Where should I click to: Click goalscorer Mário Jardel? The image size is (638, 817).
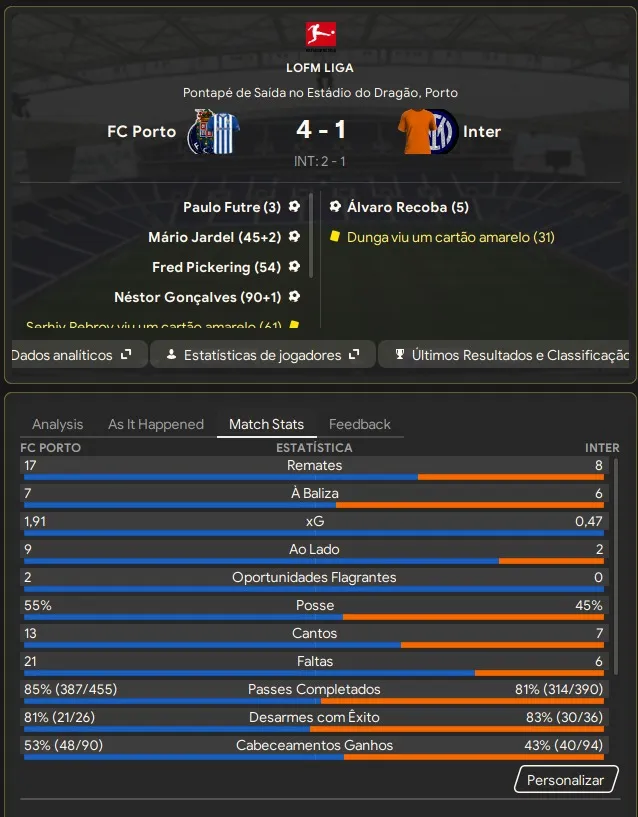(214, 237)
